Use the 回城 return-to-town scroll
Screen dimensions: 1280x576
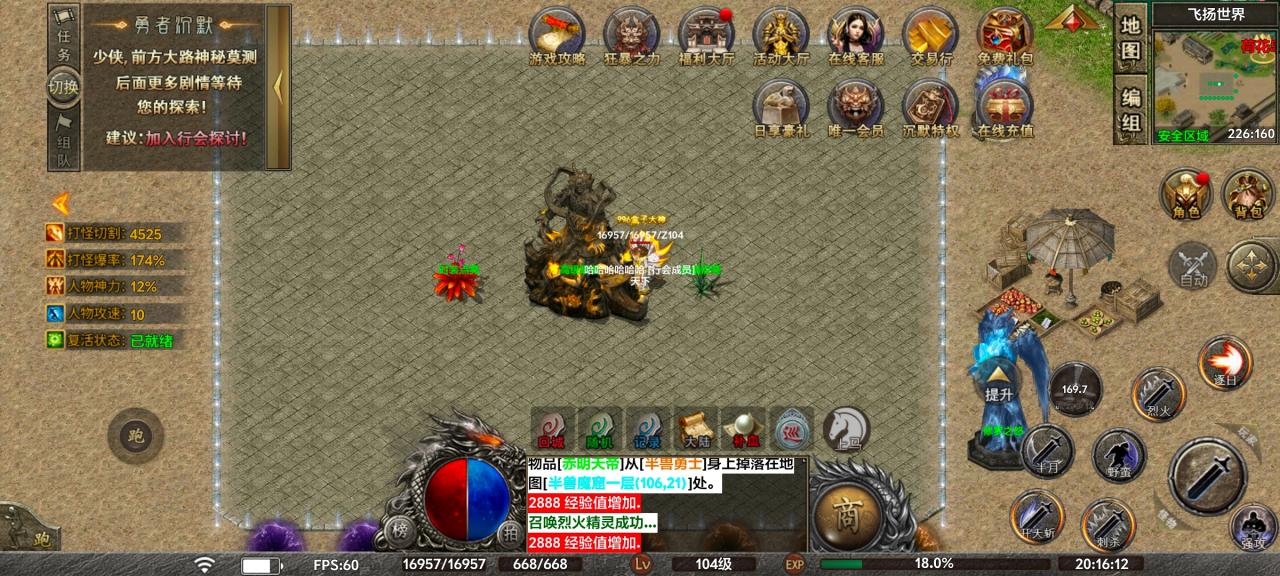pos(552,427)
